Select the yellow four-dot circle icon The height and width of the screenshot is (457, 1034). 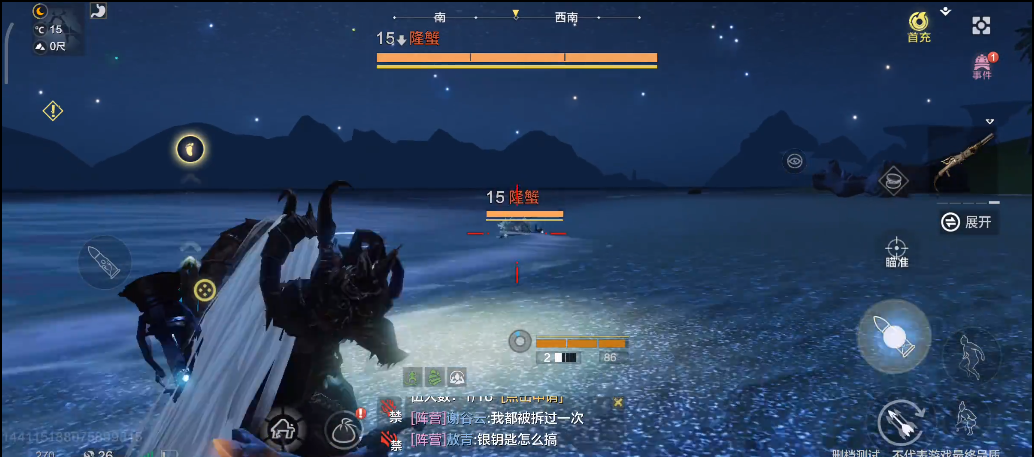[x=204, y=290]
